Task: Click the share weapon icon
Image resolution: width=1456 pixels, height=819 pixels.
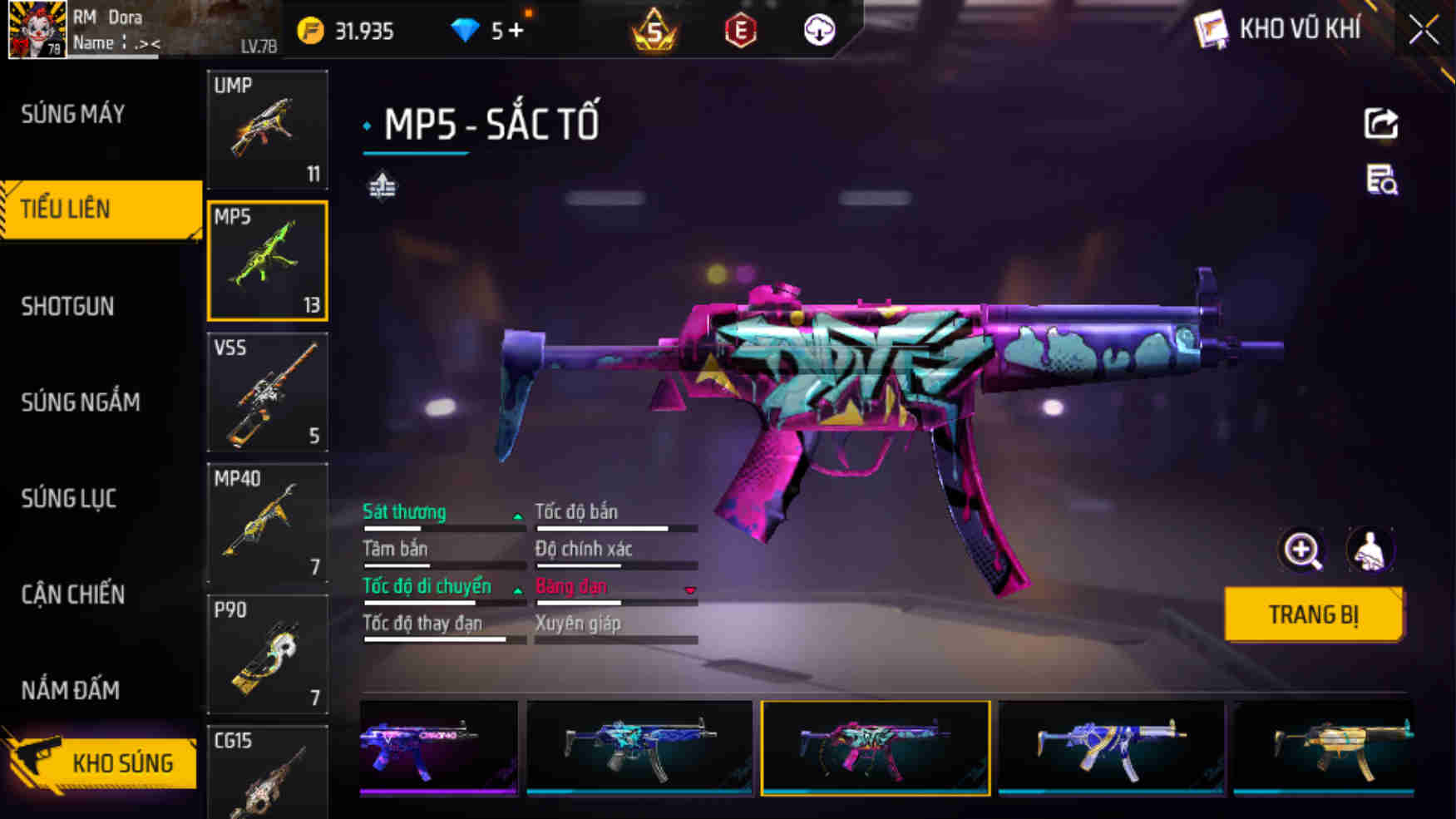Action: [x=1380, y=124]
